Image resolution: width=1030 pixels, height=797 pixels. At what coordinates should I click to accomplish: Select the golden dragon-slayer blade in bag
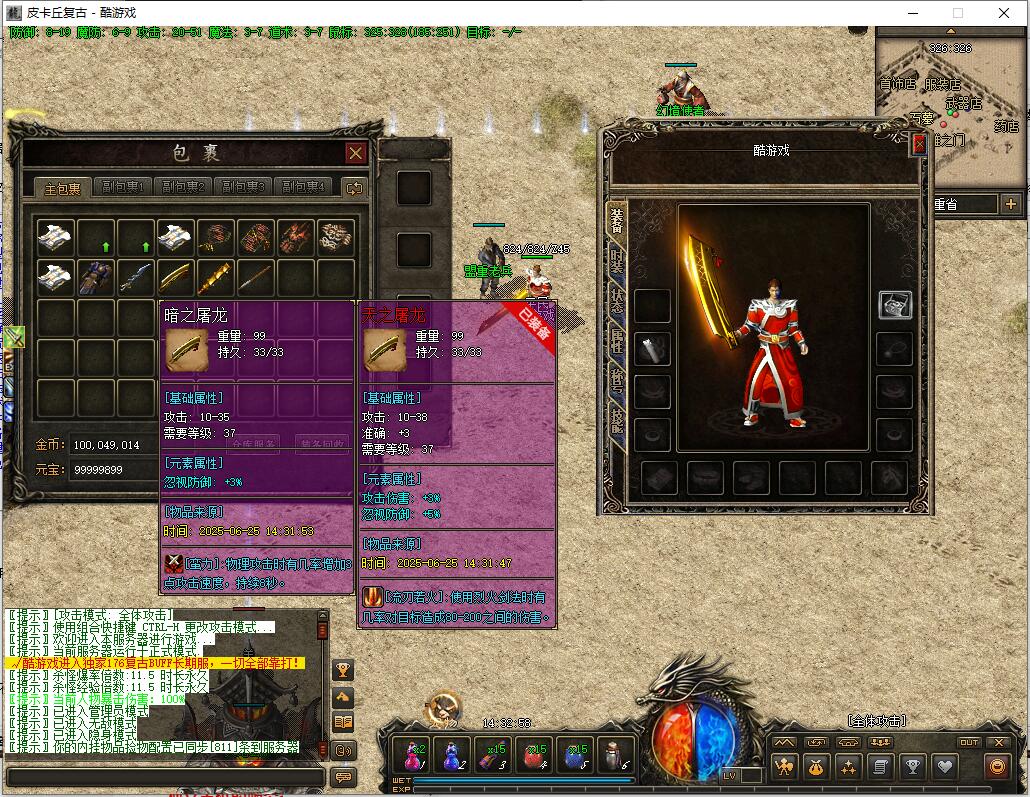(176, 276)
